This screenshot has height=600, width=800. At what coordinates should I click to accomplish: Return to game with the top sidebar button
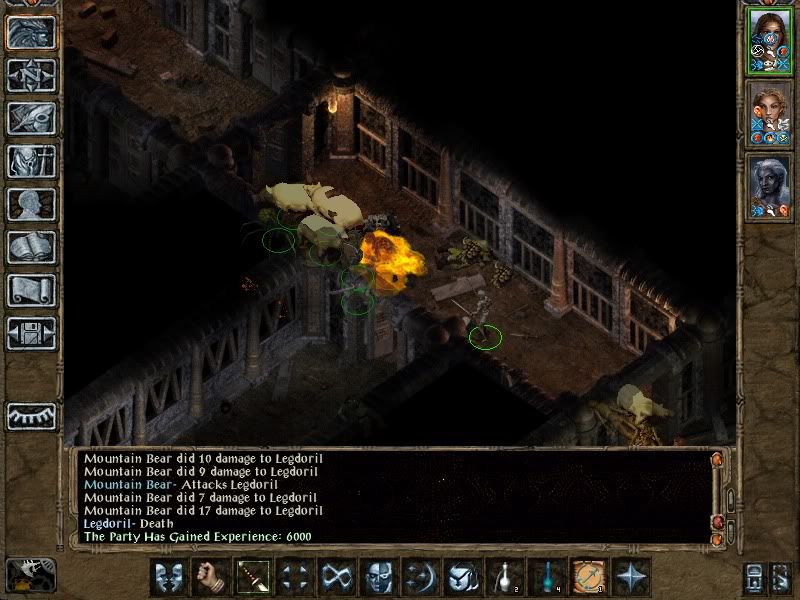pyautogui.click(x=32, y=32)
